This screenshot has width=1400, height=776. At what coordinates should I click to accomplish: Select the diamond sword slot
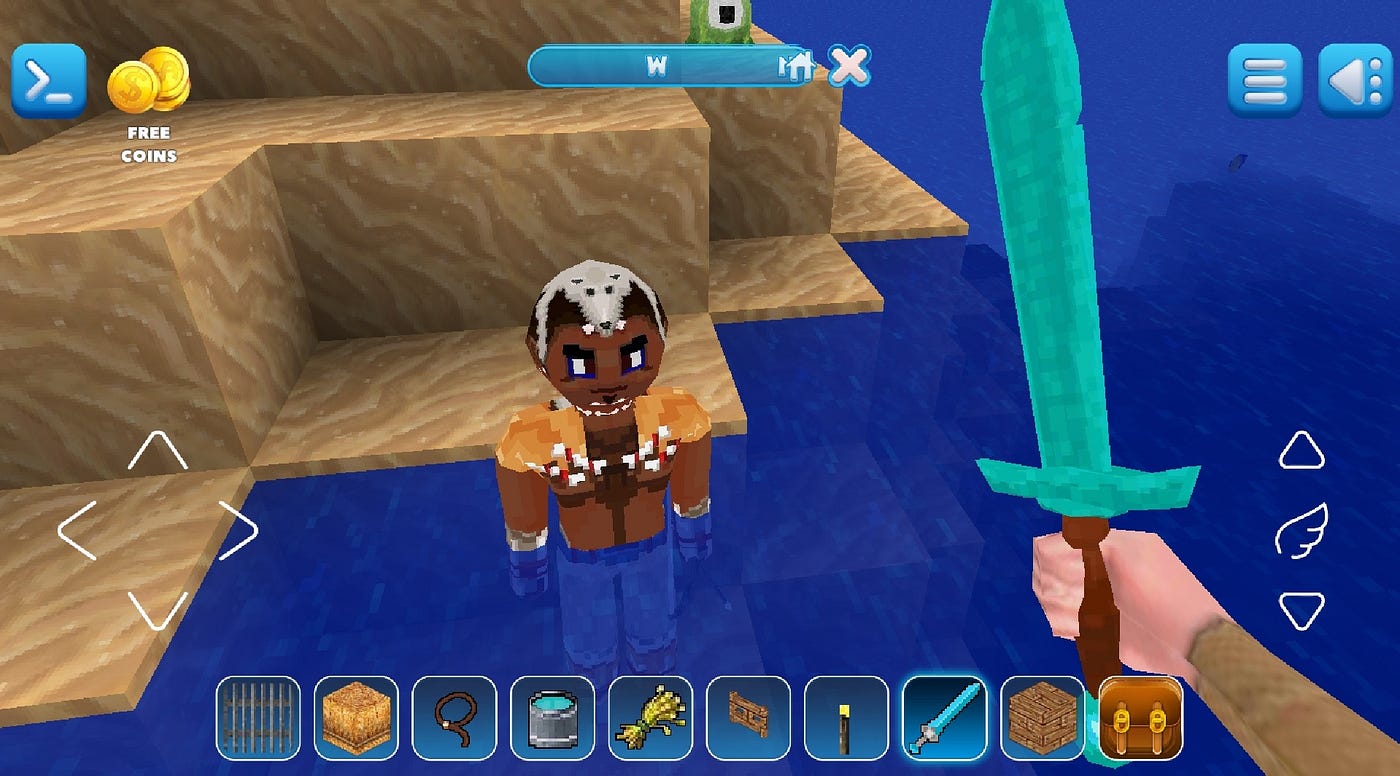(x=944, y=717)
